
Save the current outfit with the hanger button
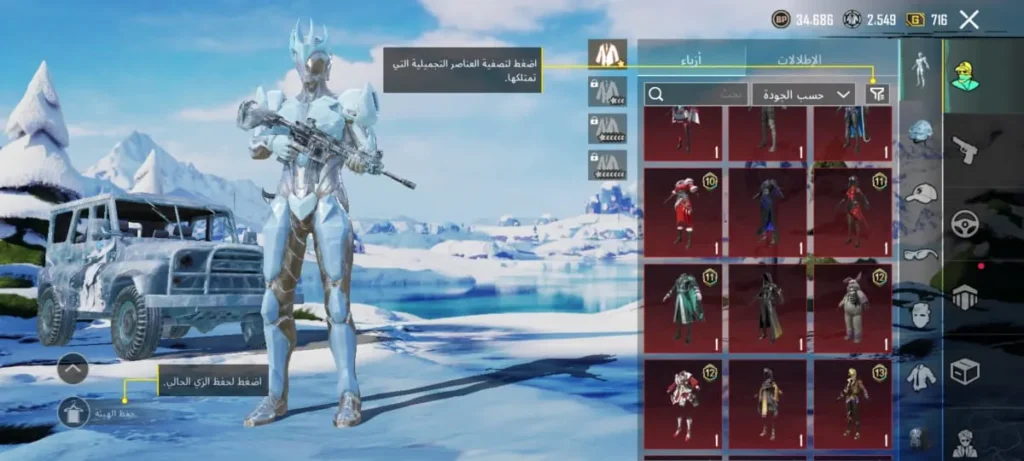(74, 412)
